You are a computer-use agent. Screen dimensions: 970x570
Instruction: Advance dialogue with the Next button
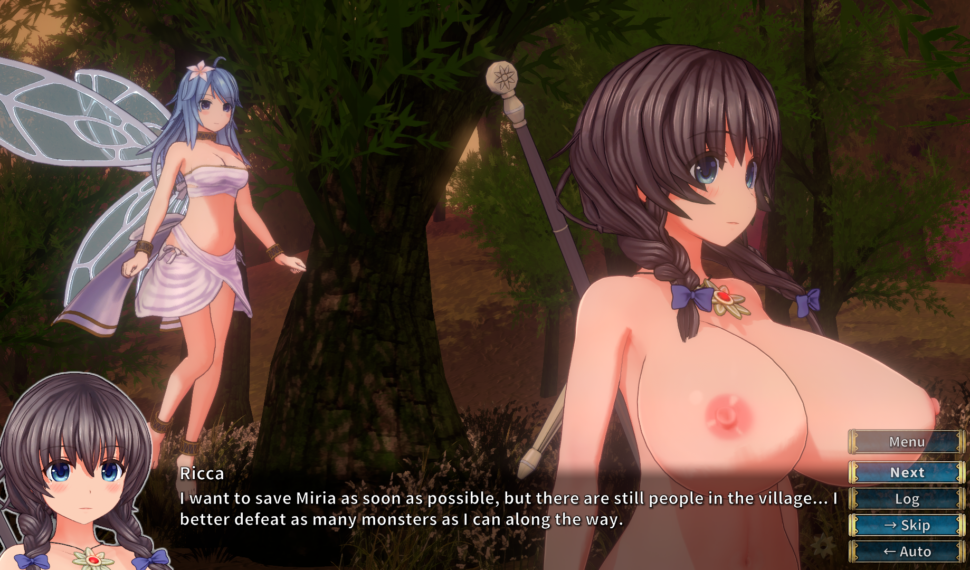click(x=906, y=472)
